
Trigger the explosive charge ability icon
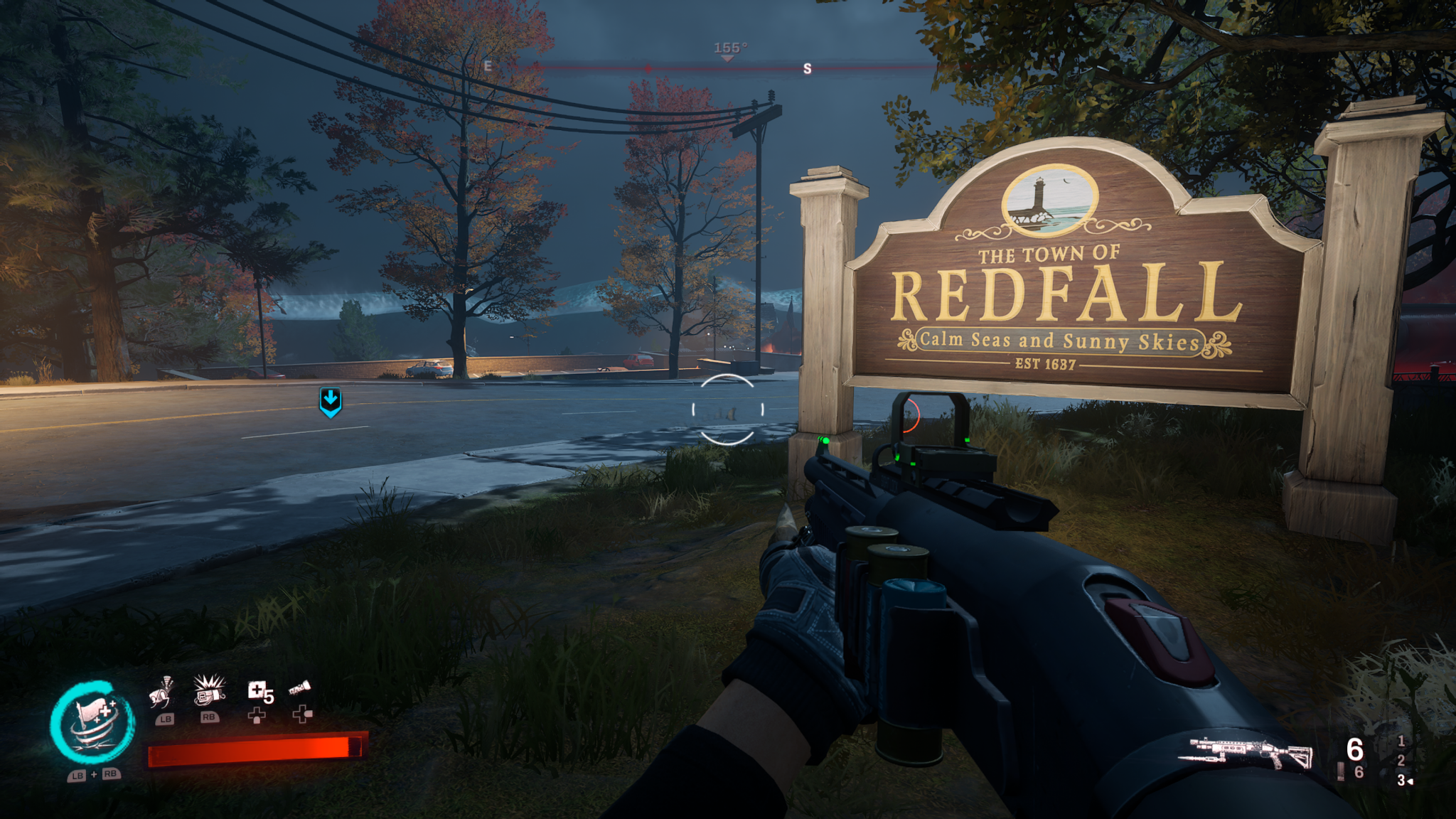click(209, 690)
